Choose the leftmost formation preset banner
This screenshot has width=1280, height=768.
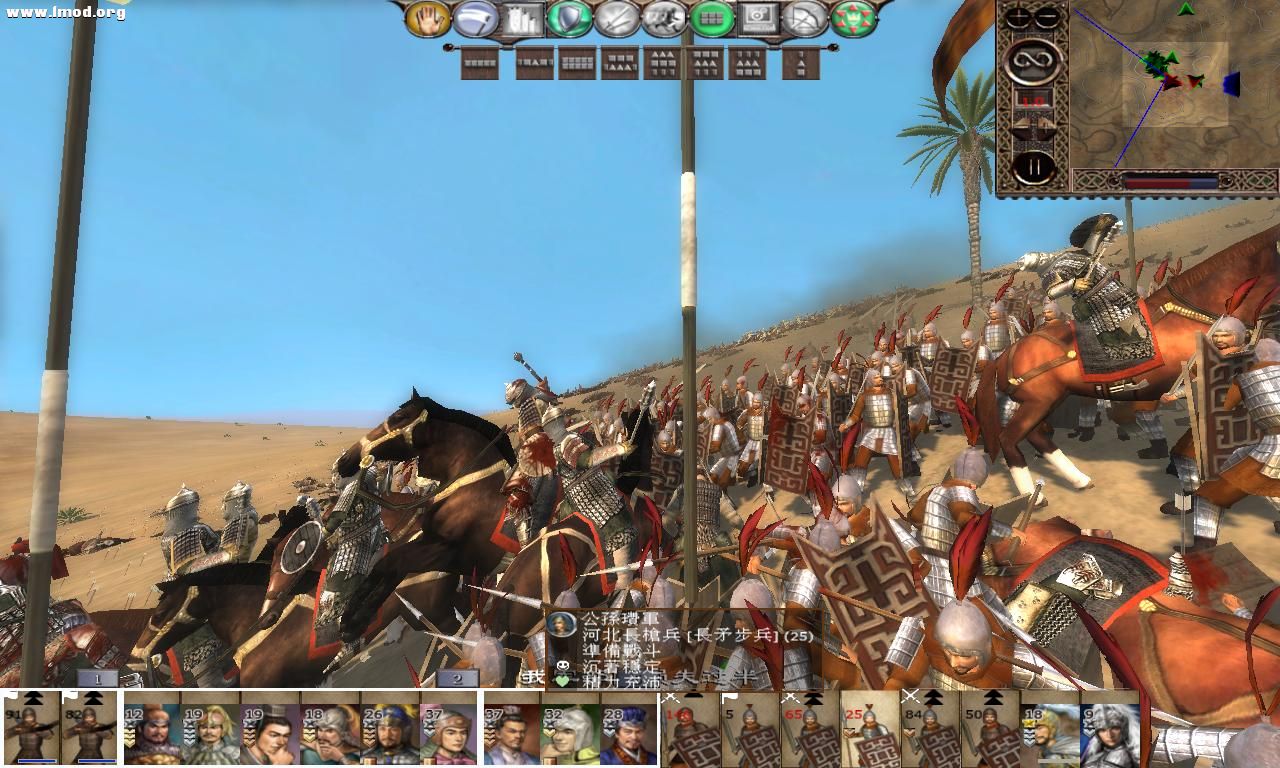point(480,63)
